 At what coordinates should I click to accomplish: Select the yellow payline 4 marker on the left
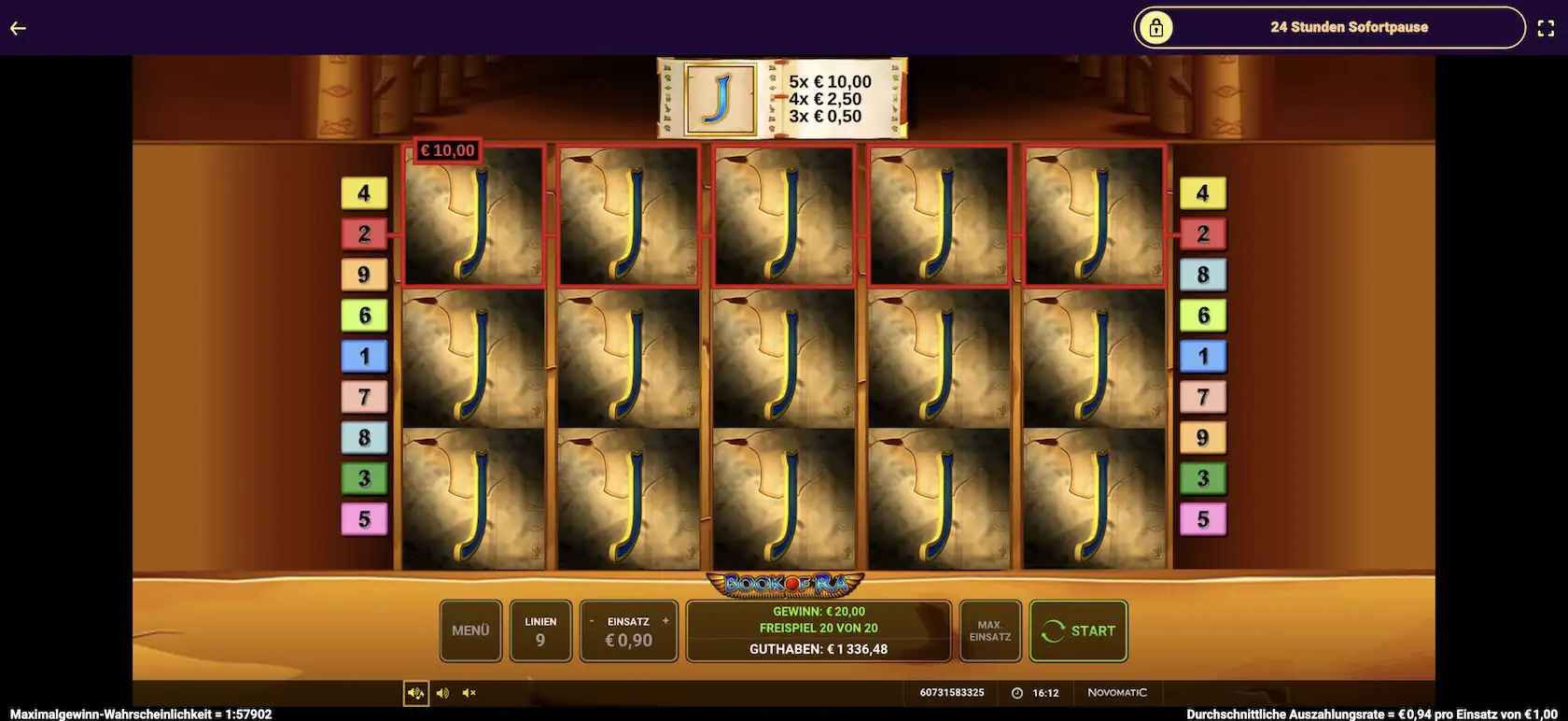coord(364,193)
